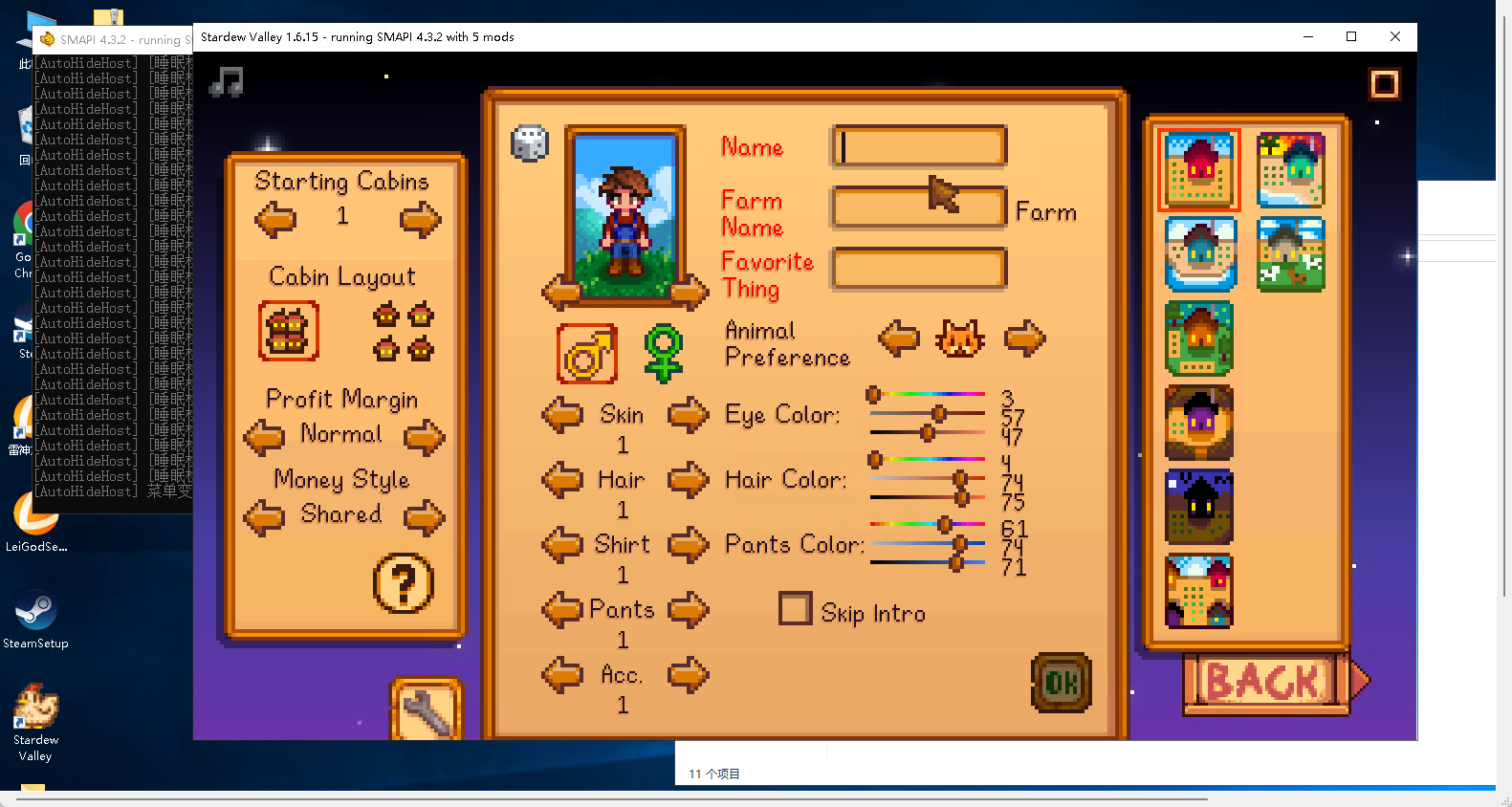This screenshot has width=1512, height=807.
Task: Choose the female gender symbol
Action: click(x=663, y=354)
